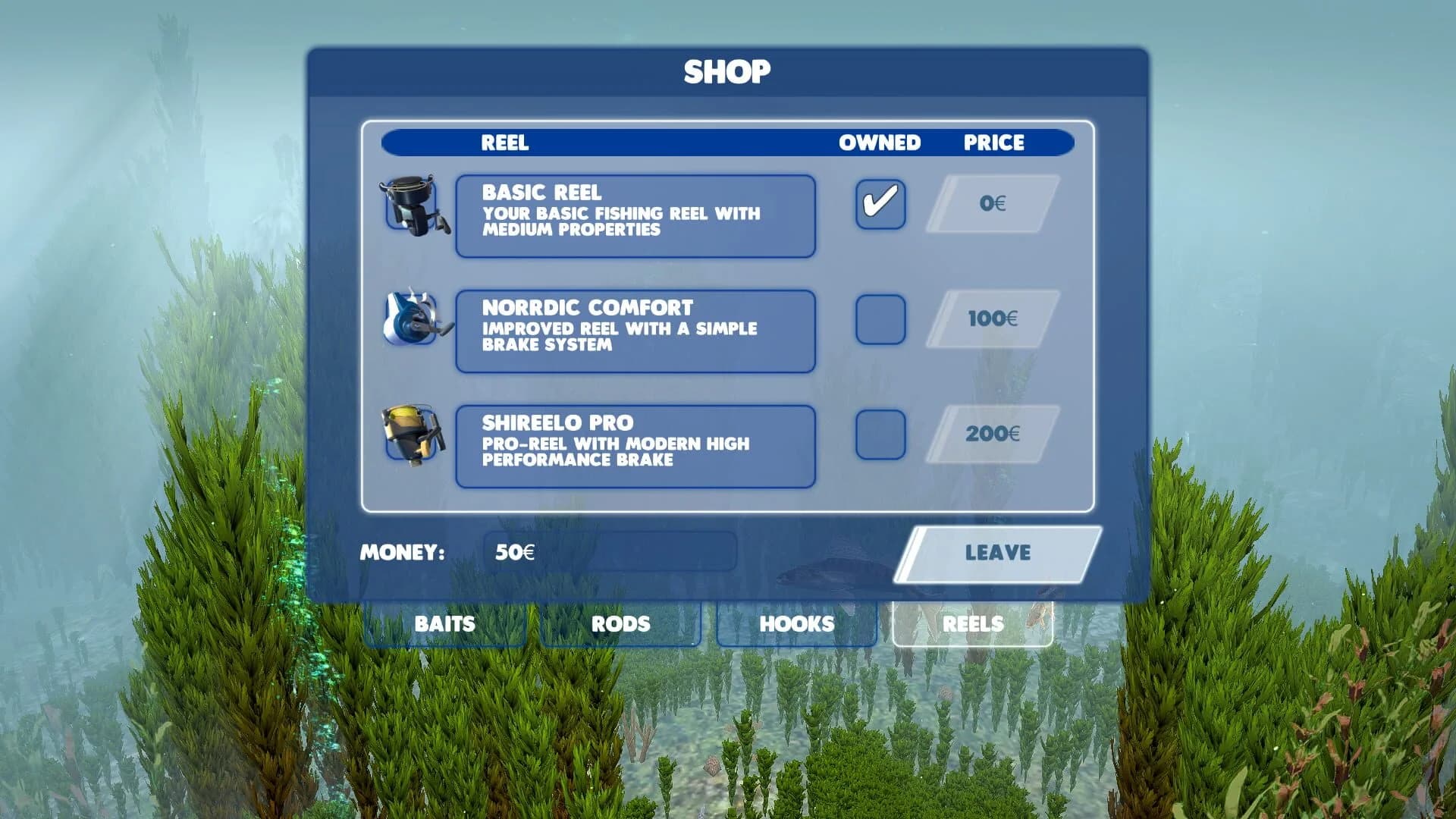1456x819 pixels.
Task: Check the Norrdic Comfort owned box
Action: tap(882, 318)
